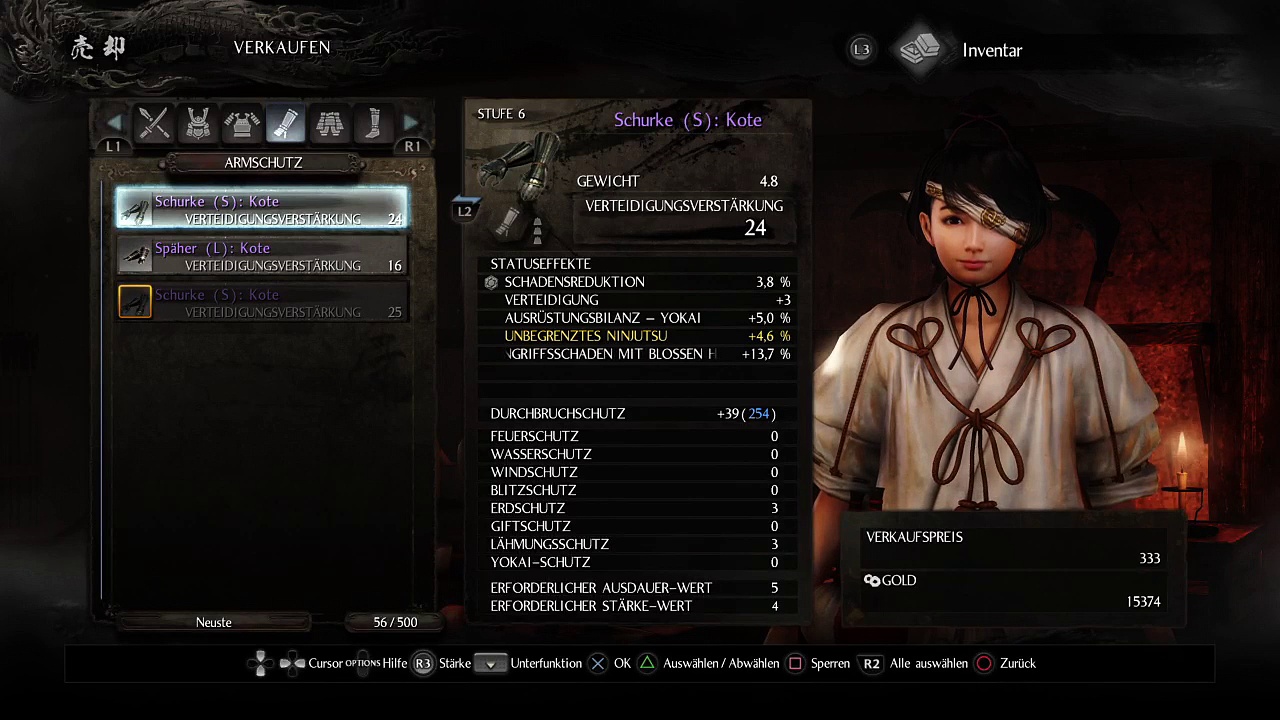This screenshot has width=1280, height=720.
Task: Open the foot armor boot tab
Action: coord(373,123)
